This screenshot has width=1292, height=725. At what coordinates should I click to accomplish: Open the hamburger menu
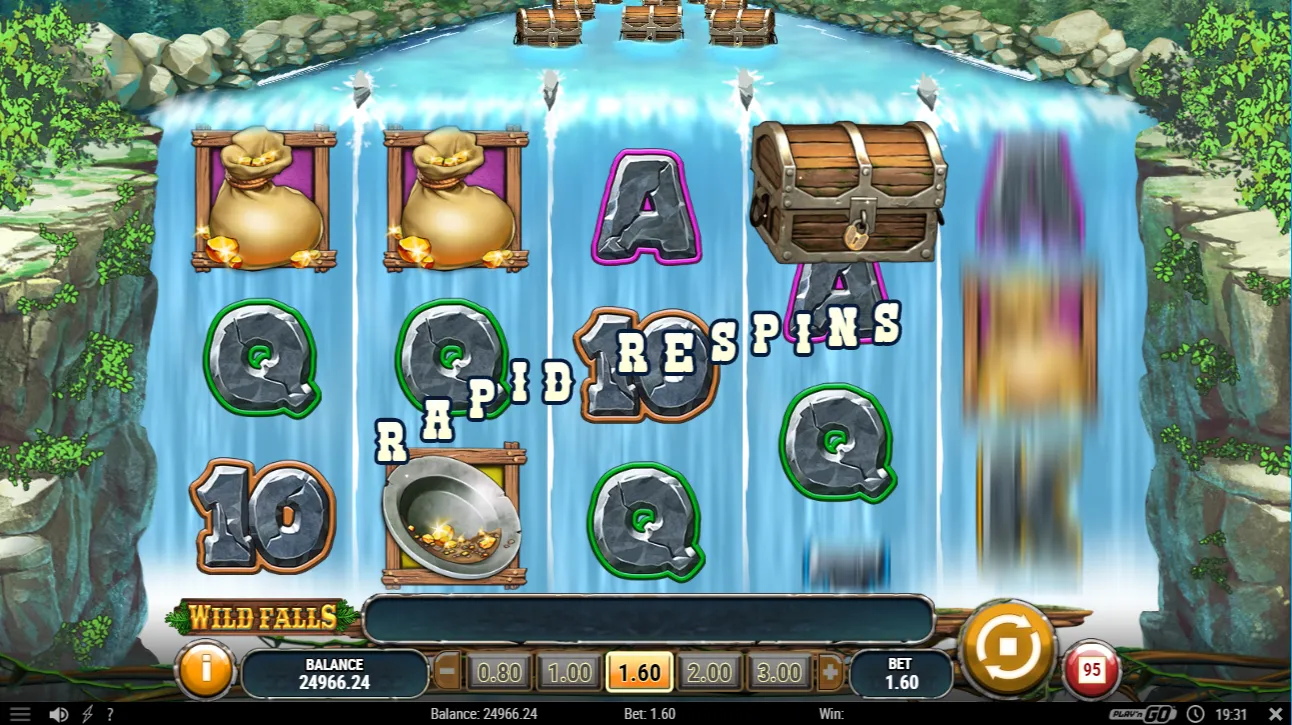coord(22,714)
